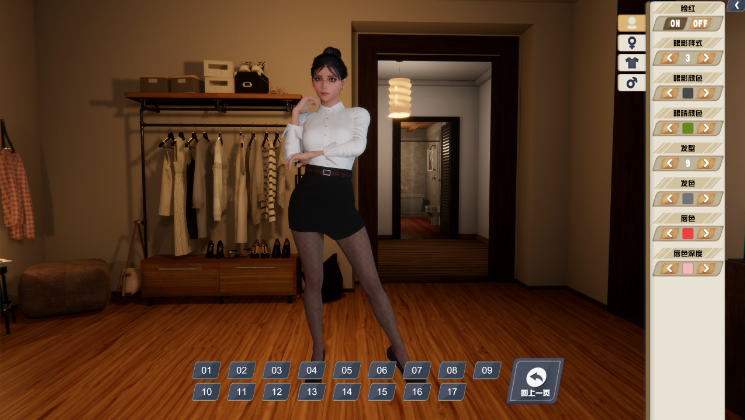
Task: Select pose number 09
Action: (486, 370)
